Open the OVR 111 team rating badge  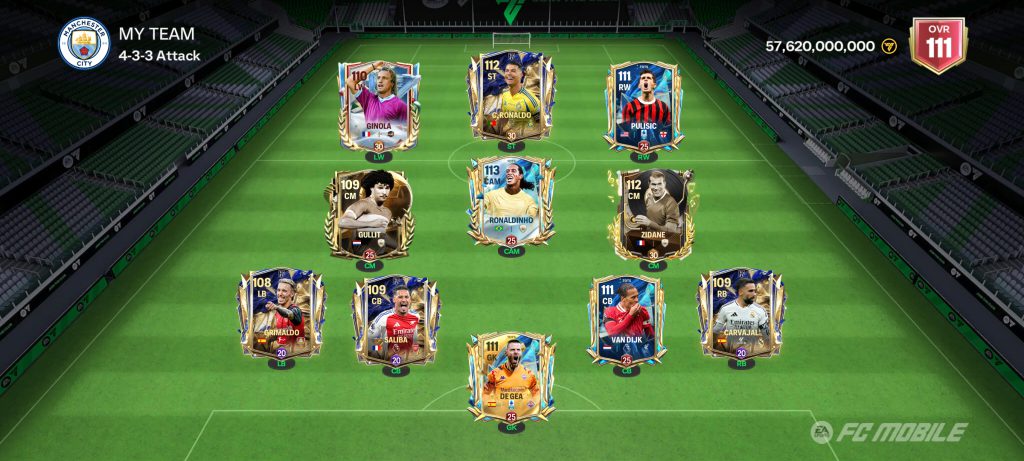tap(937, 43)
